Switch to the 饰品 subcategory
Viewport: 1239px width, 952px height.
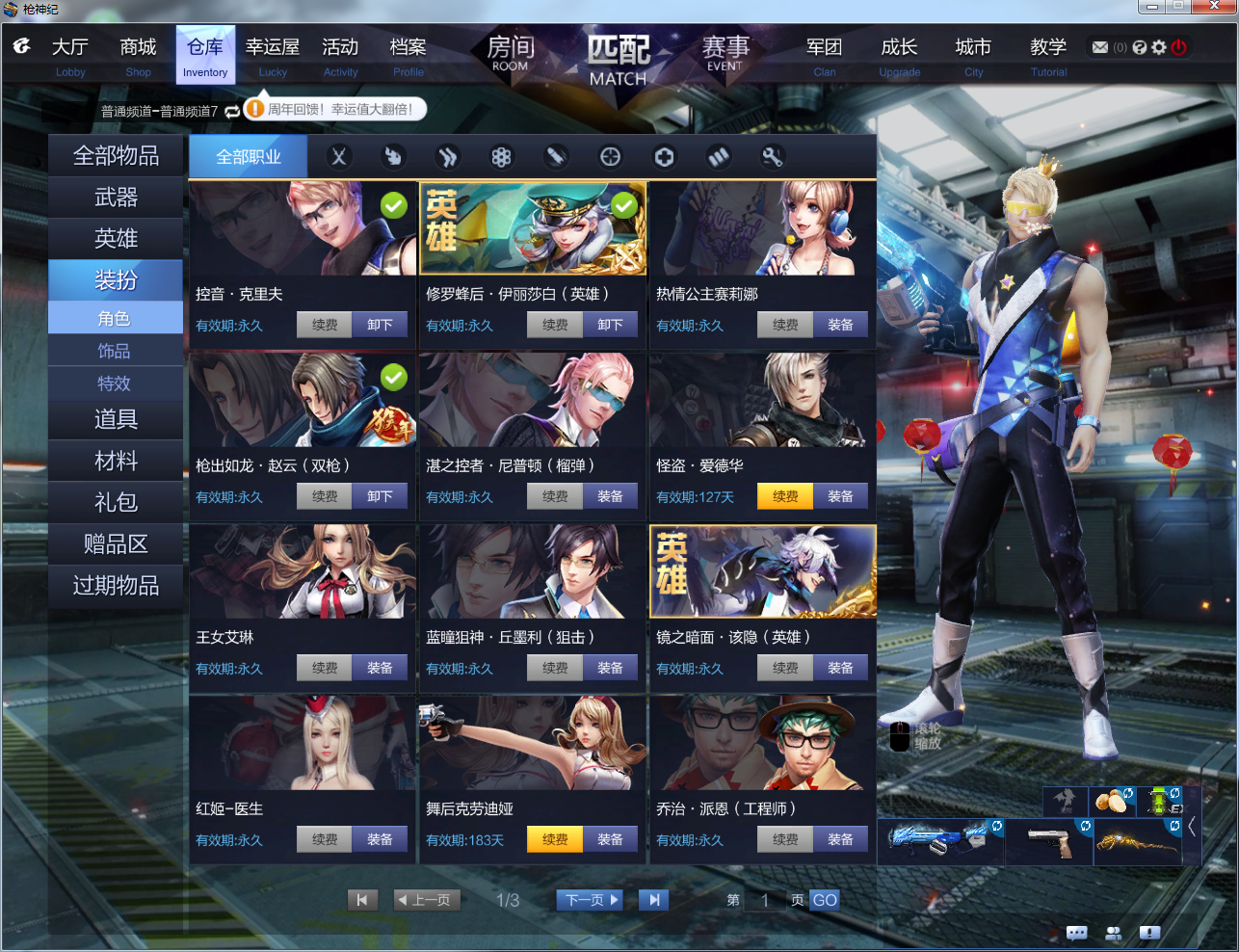[114, 351]
